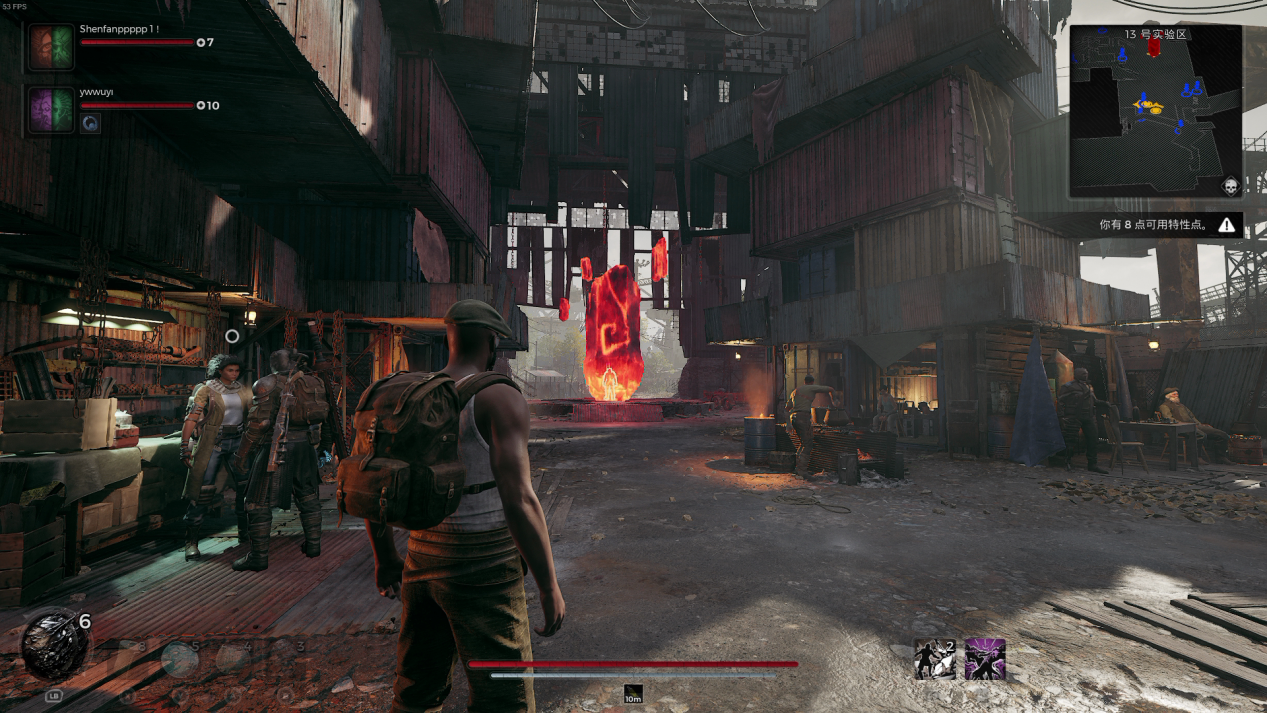Click the warning triangle beside the trait message
This screenshot has width=1267, height=713.
tap(1226, 225)
